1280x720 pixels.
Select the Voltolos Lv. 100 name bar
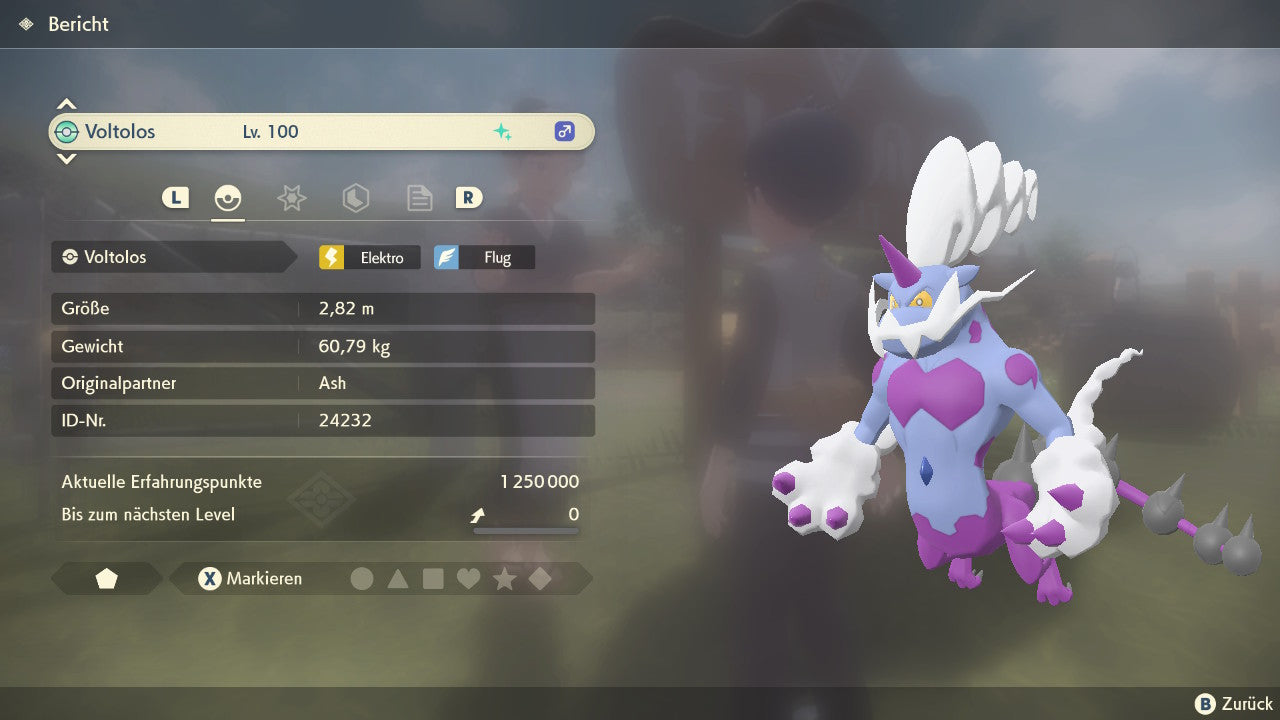point(321,132)
